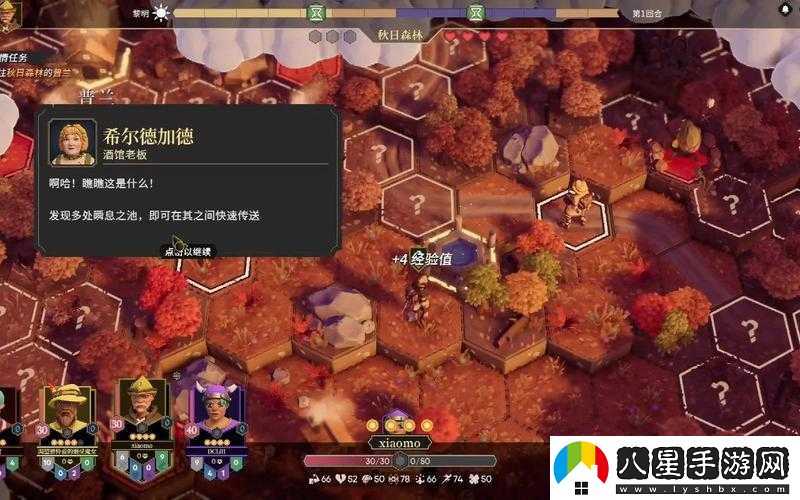Image resolution: width=800 pixels, height=500 pixels.
Task: Click the second green event marker on timeline
Action: pos(477,13)
